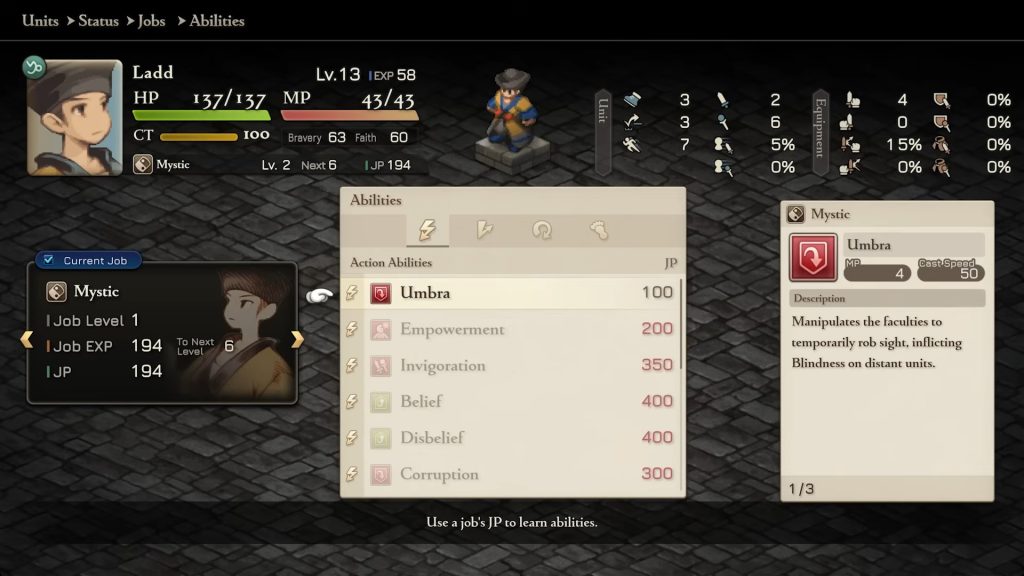Image resolution: width=1024 pixels, height=576 pixels.
Task: Select the Umbra ability row
Action: tap(512, 293)
